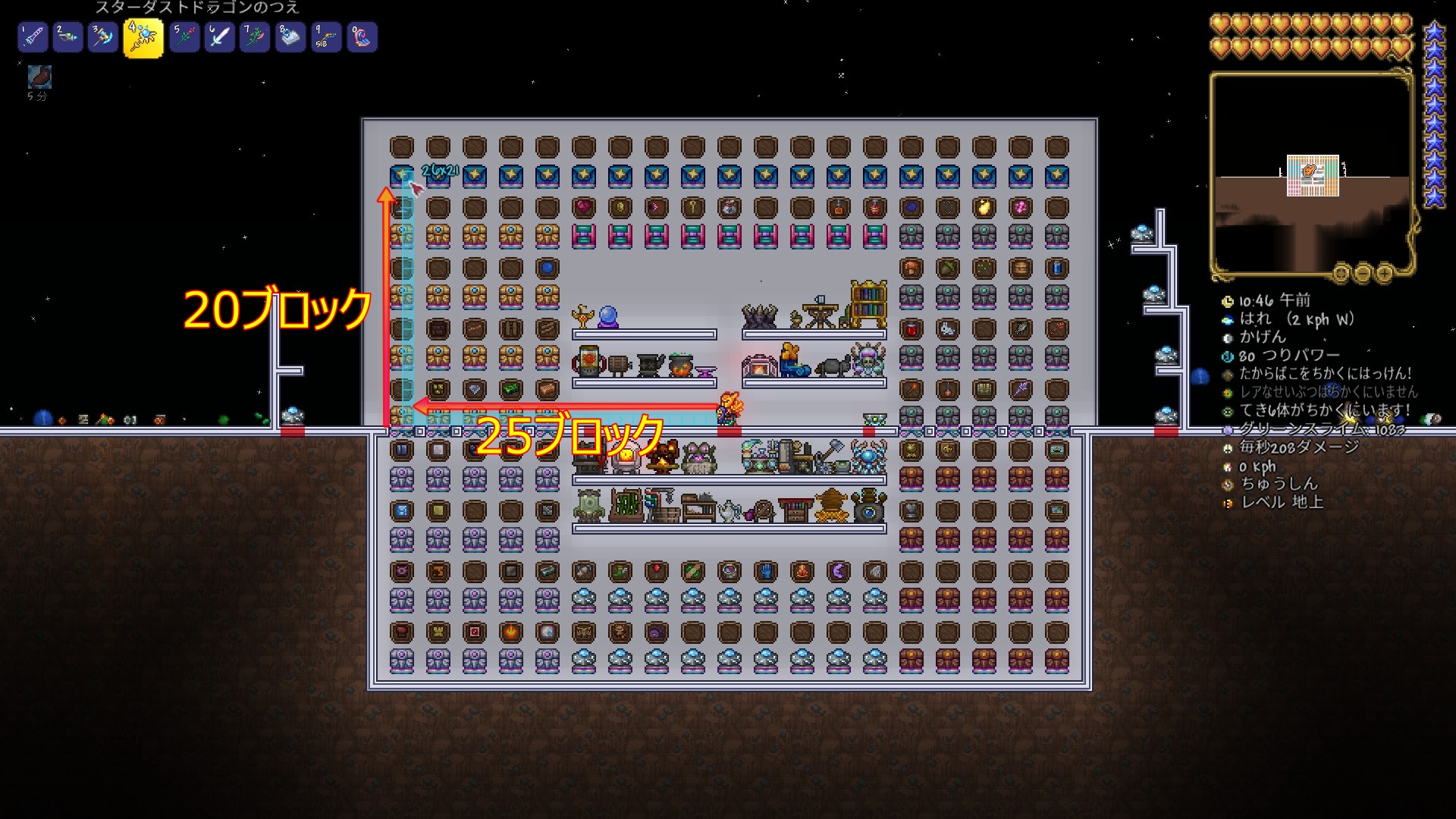Click the well-fed buff icon showing 5 minutes
This screenshot has width=1456, height=819.
[x=39, y=77]
